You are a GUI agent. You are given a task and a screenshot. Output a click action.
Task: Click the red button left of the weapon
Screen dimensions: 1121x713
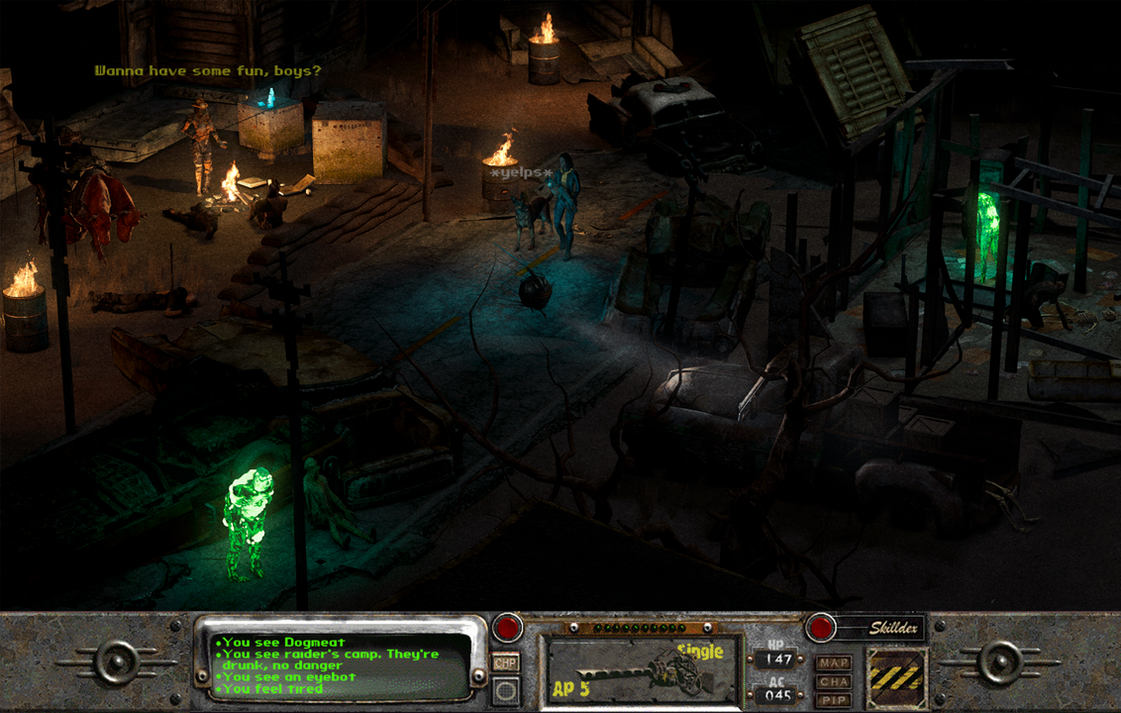pos(507,628)
